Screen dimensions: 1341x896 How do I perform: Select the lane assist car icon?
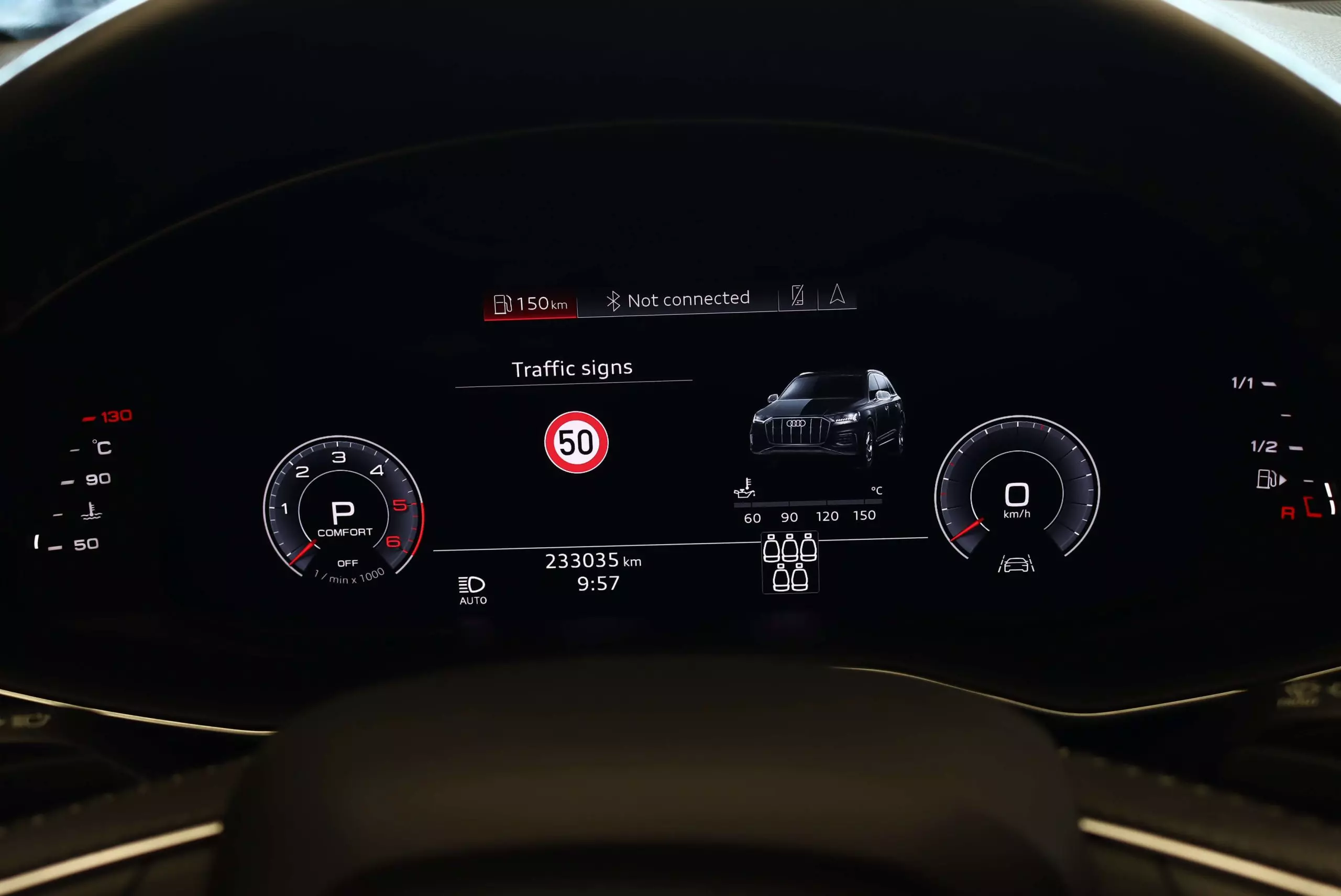point(1016,564)
